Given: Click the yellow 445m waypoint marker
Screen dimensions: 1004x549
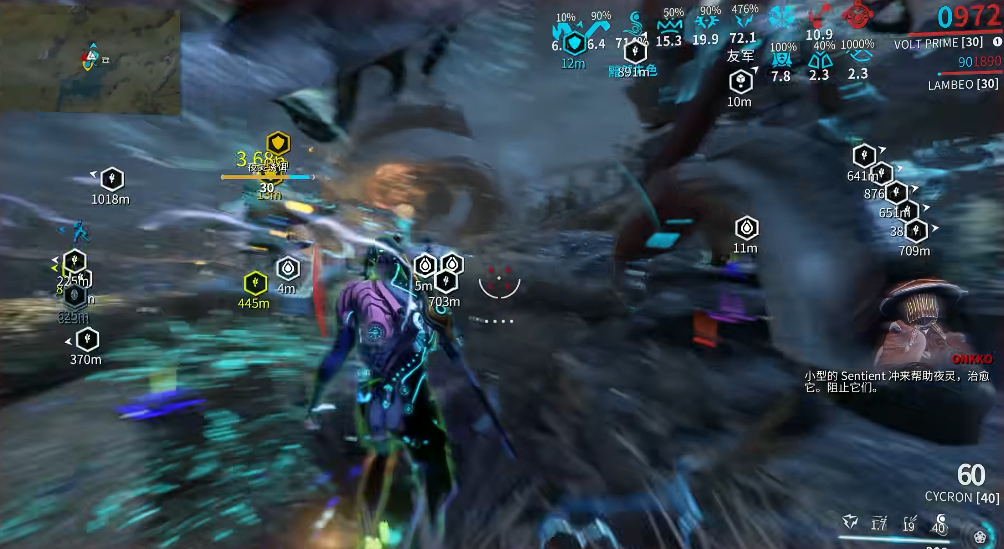Looking at the screenshot, I should [255, 282].
